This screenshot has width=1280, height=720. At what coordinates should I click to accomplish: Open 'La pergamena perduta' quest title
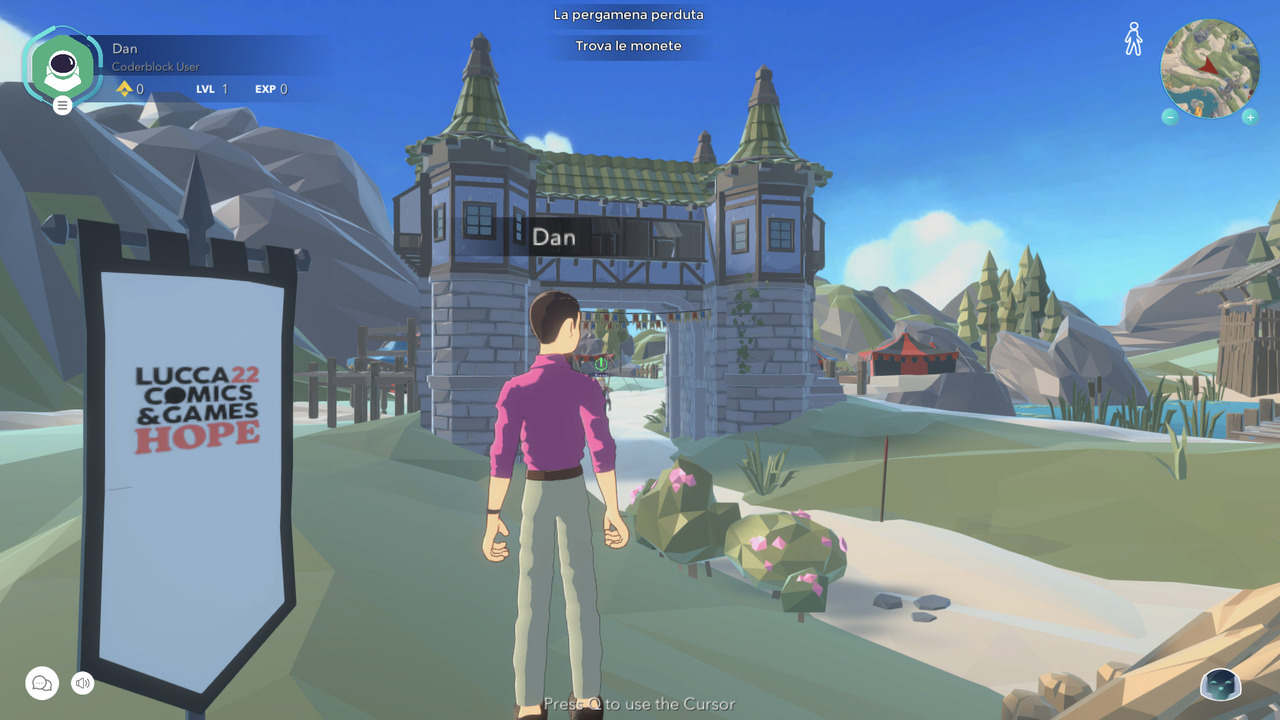point(628,15)
